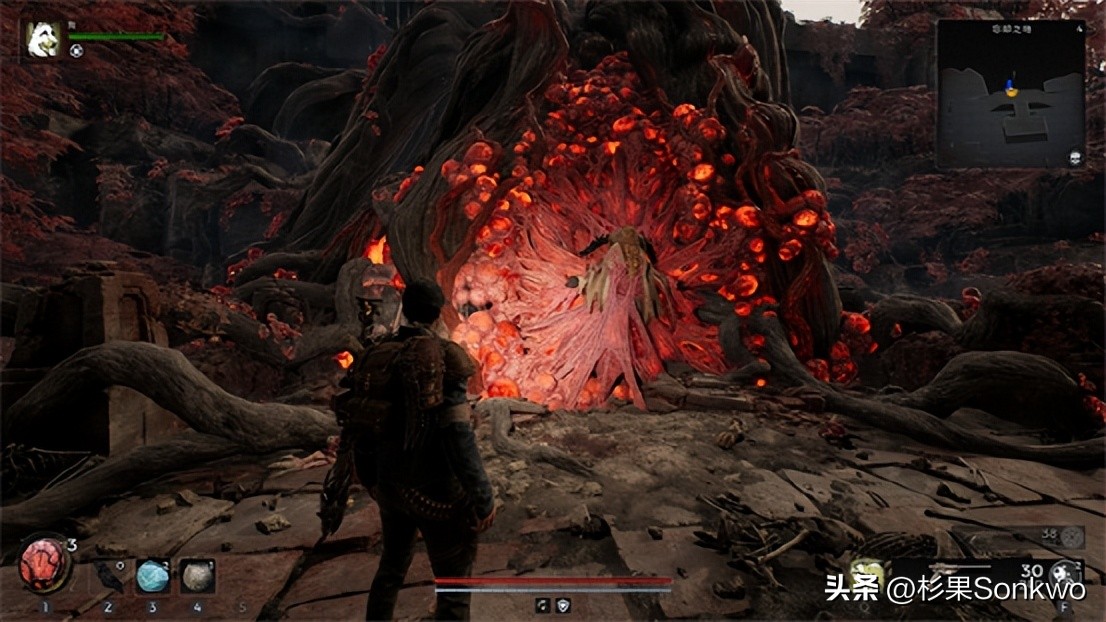Click the skull marker below the minimap
This screenshot has width=1106, height=622.
1075,158
